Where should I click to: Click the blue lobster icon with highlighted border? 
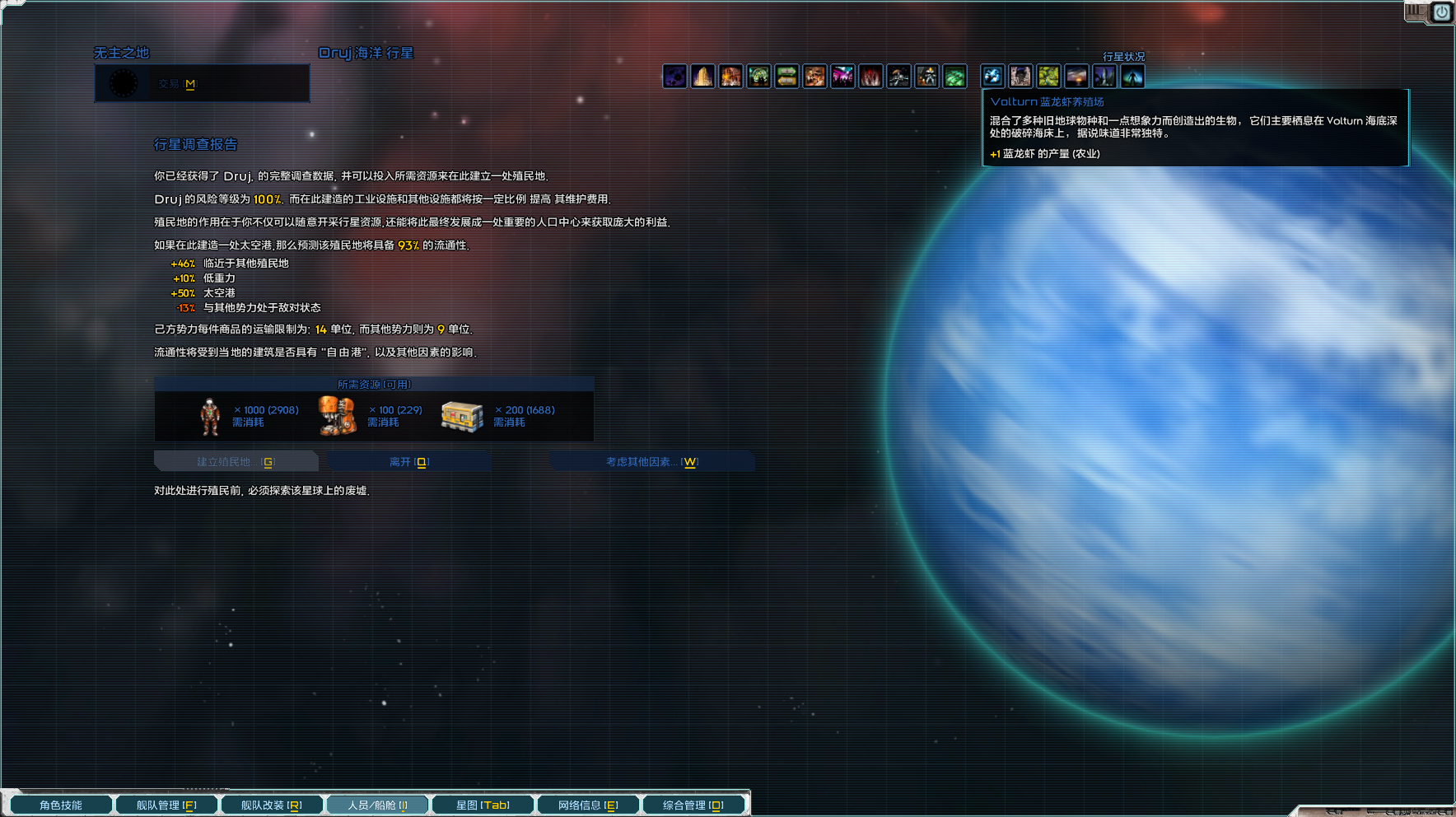[992, 77]
